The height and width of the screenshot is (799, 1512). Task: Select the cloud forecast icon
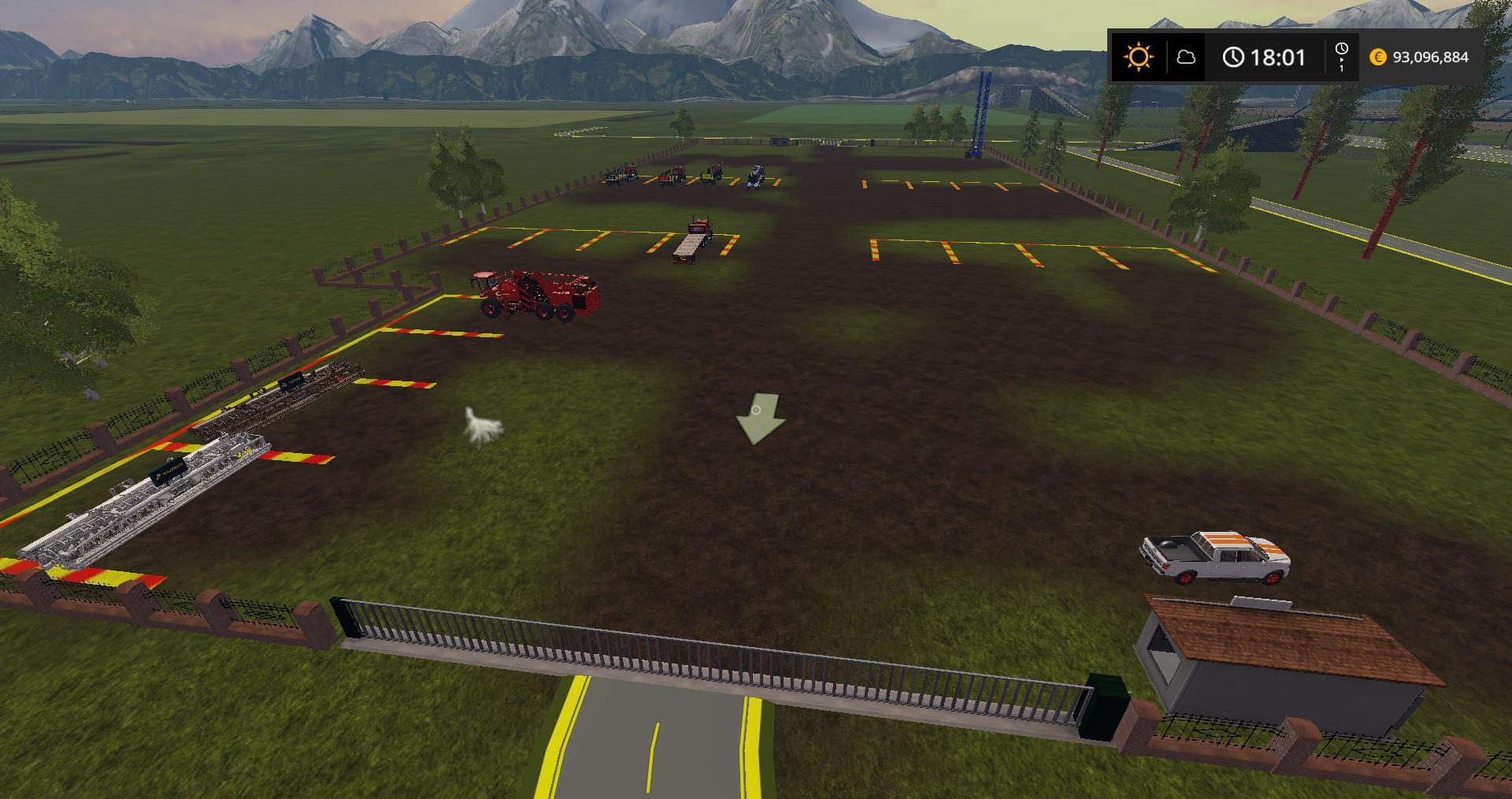pos(1186,58)
